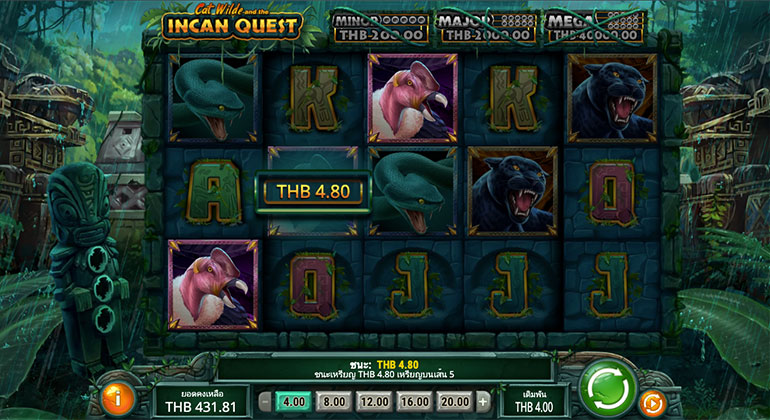Start autoplay with the orange play button
This screenshot has height=420, width=770.
(x=653, y=402)
